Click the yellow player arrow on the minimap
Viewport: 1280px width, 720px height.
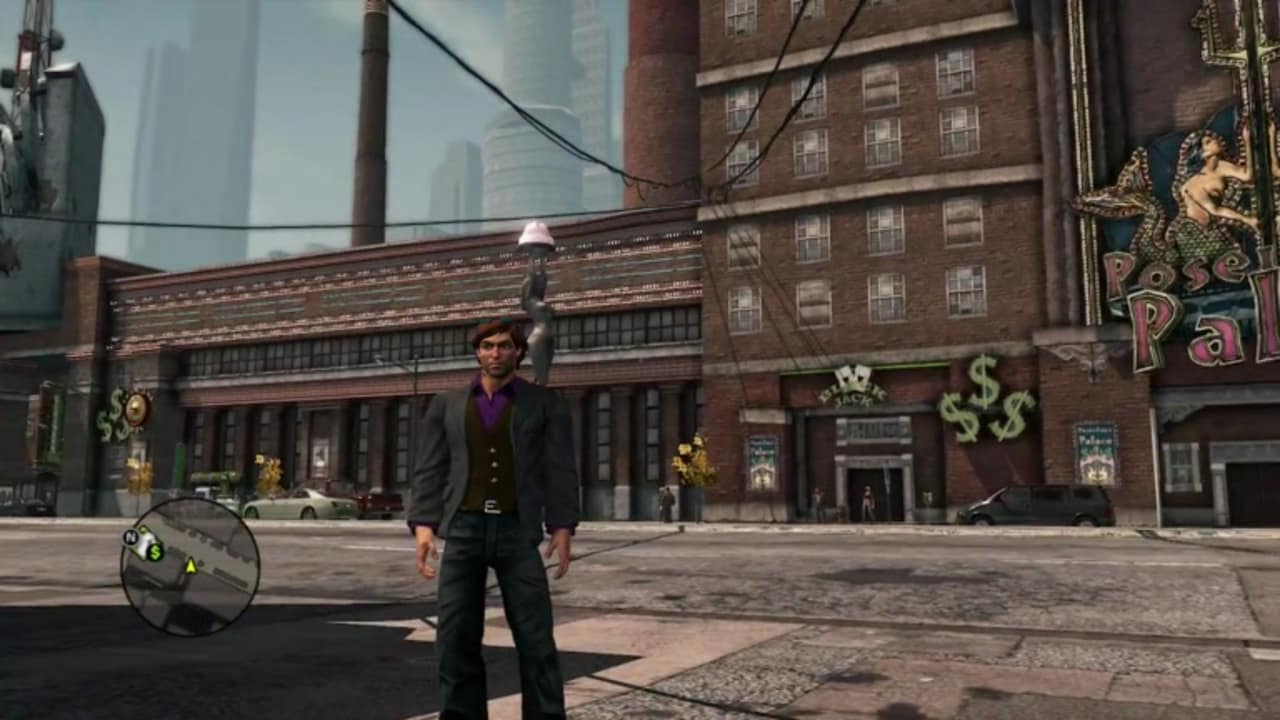pos(190,567)
